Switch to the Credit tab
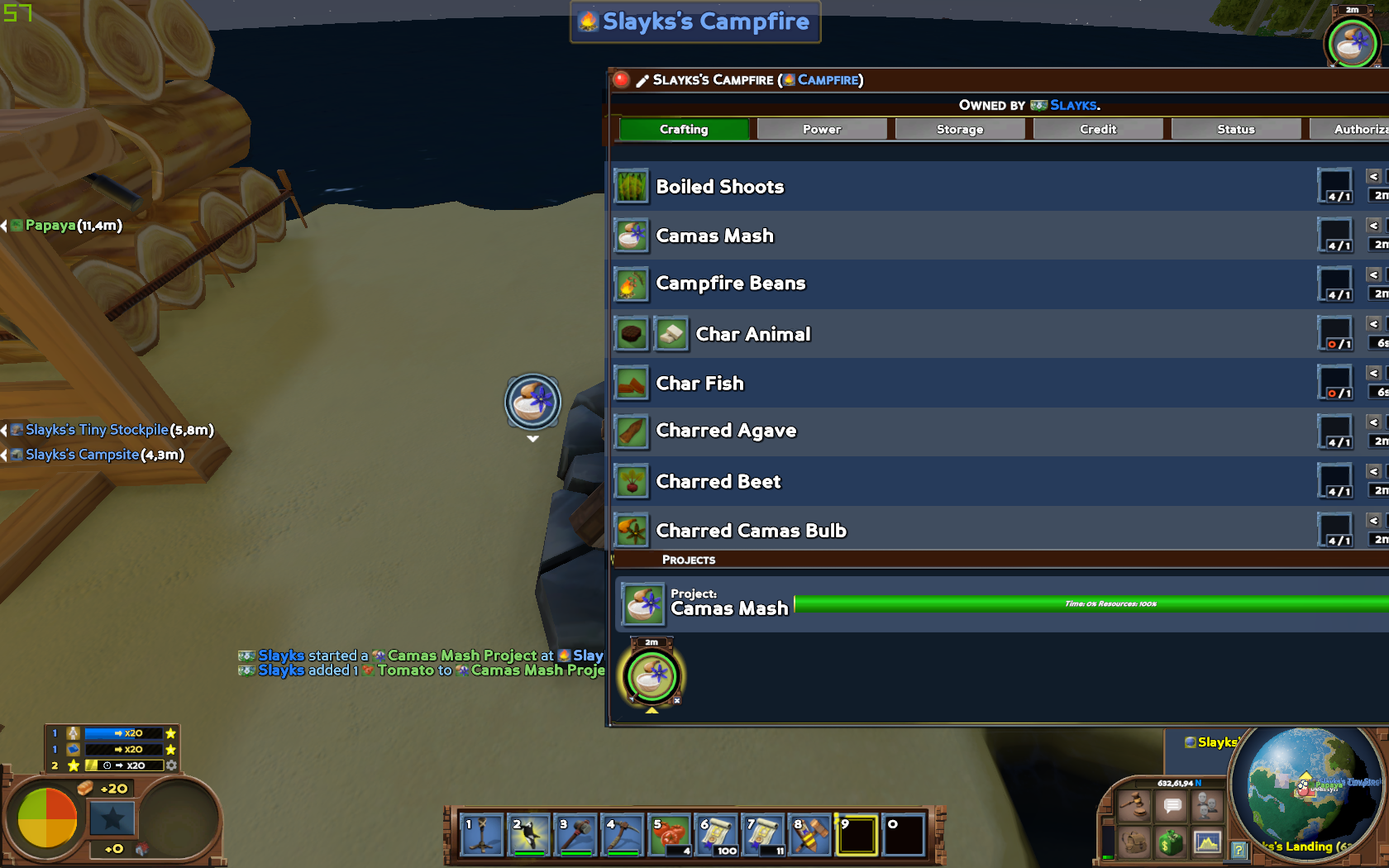 click(1097, 129)
